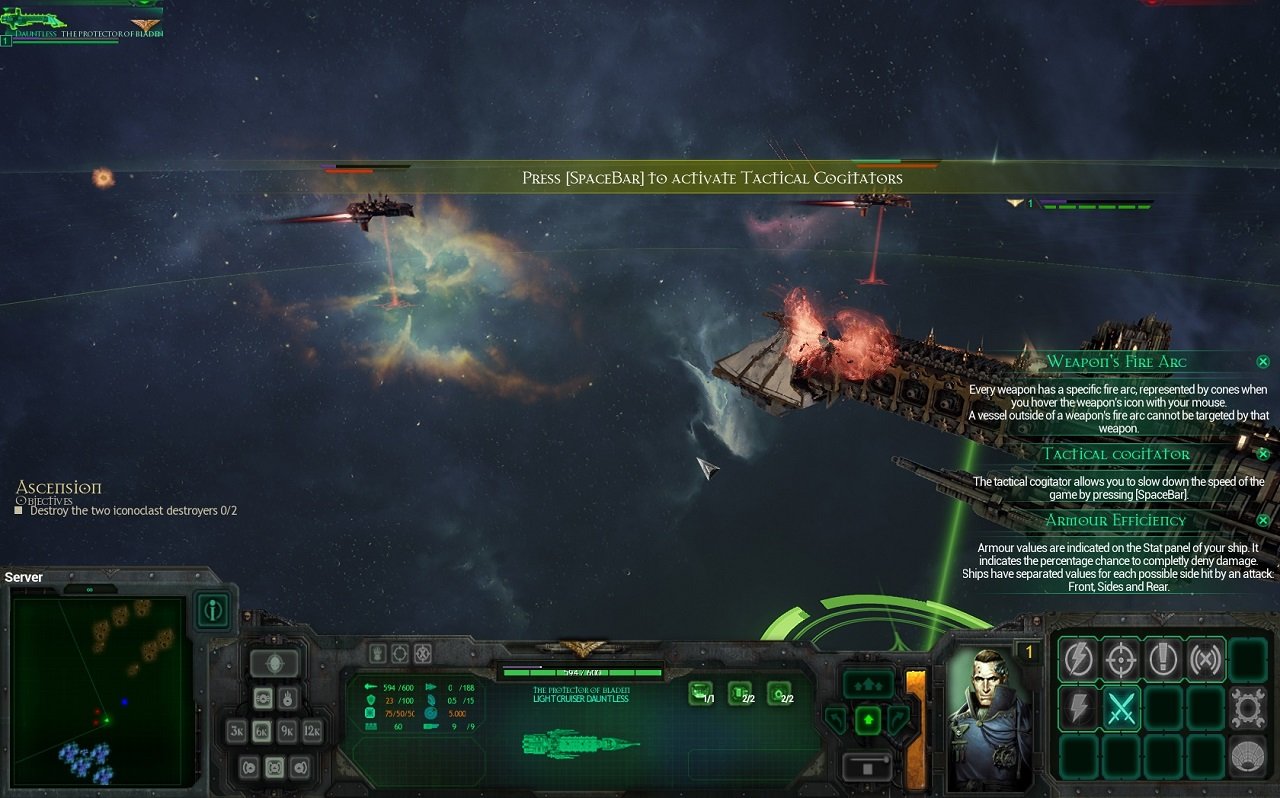Click the shell probe icon bottom right
Image resolution: width=1280 pixels, height=798 pixels.
coord(1248,756)
